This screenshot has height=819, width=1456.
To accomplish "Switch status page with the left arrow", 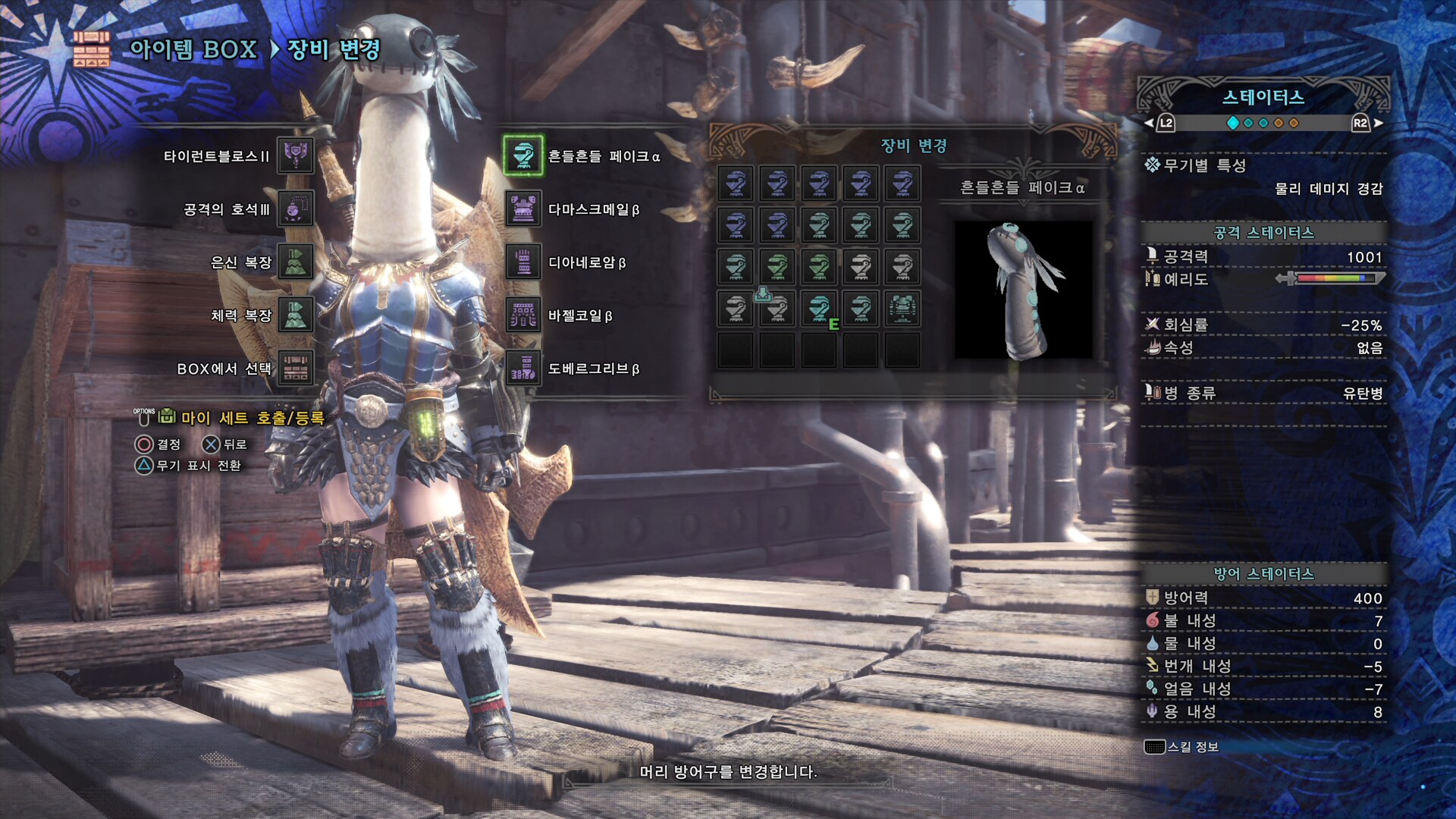I will [1149, 123].
